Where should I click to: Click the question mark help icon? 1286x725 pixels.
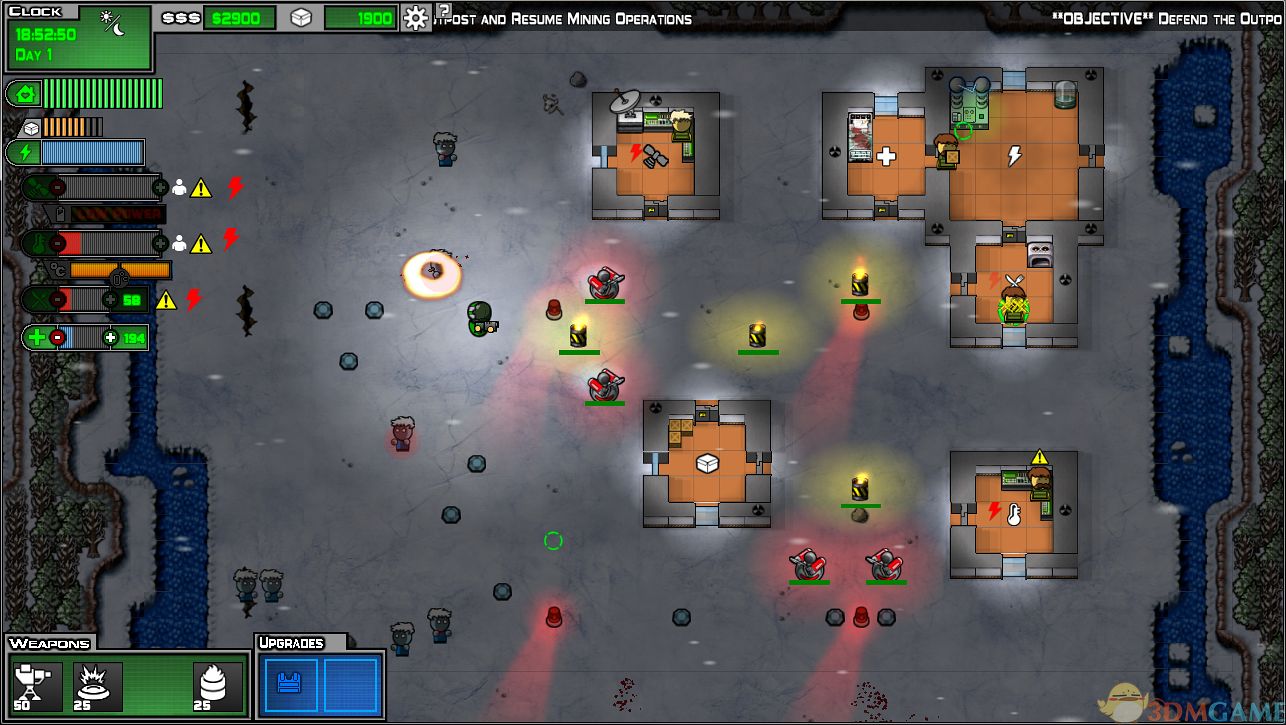pyautogui.click(x=444, y=10)
